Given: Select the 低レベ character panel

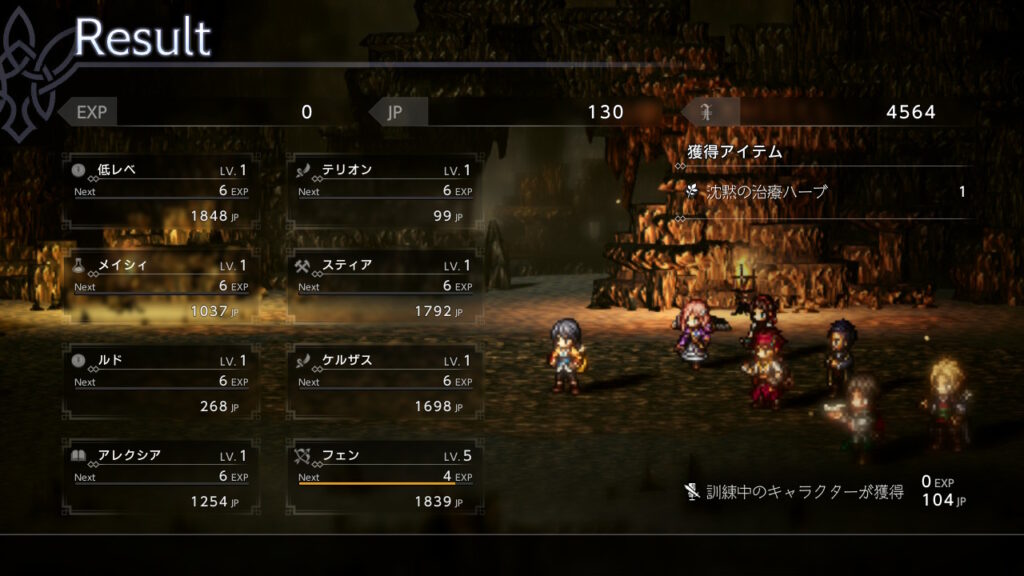Looking at the screenshot, I should tap(161, 192).
